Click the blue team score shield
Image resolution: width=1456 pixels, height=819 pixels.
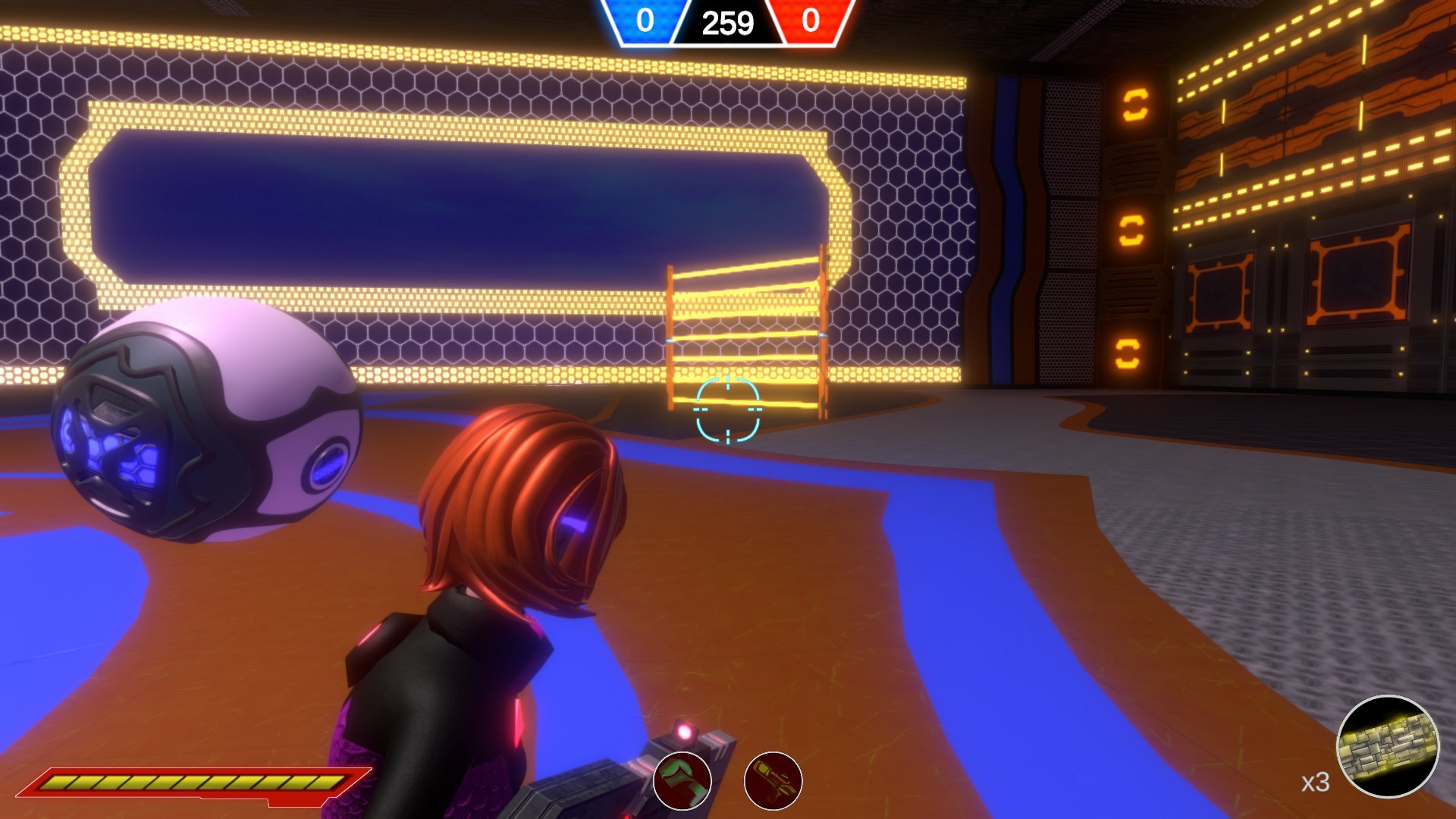click(x=645, y=20)
